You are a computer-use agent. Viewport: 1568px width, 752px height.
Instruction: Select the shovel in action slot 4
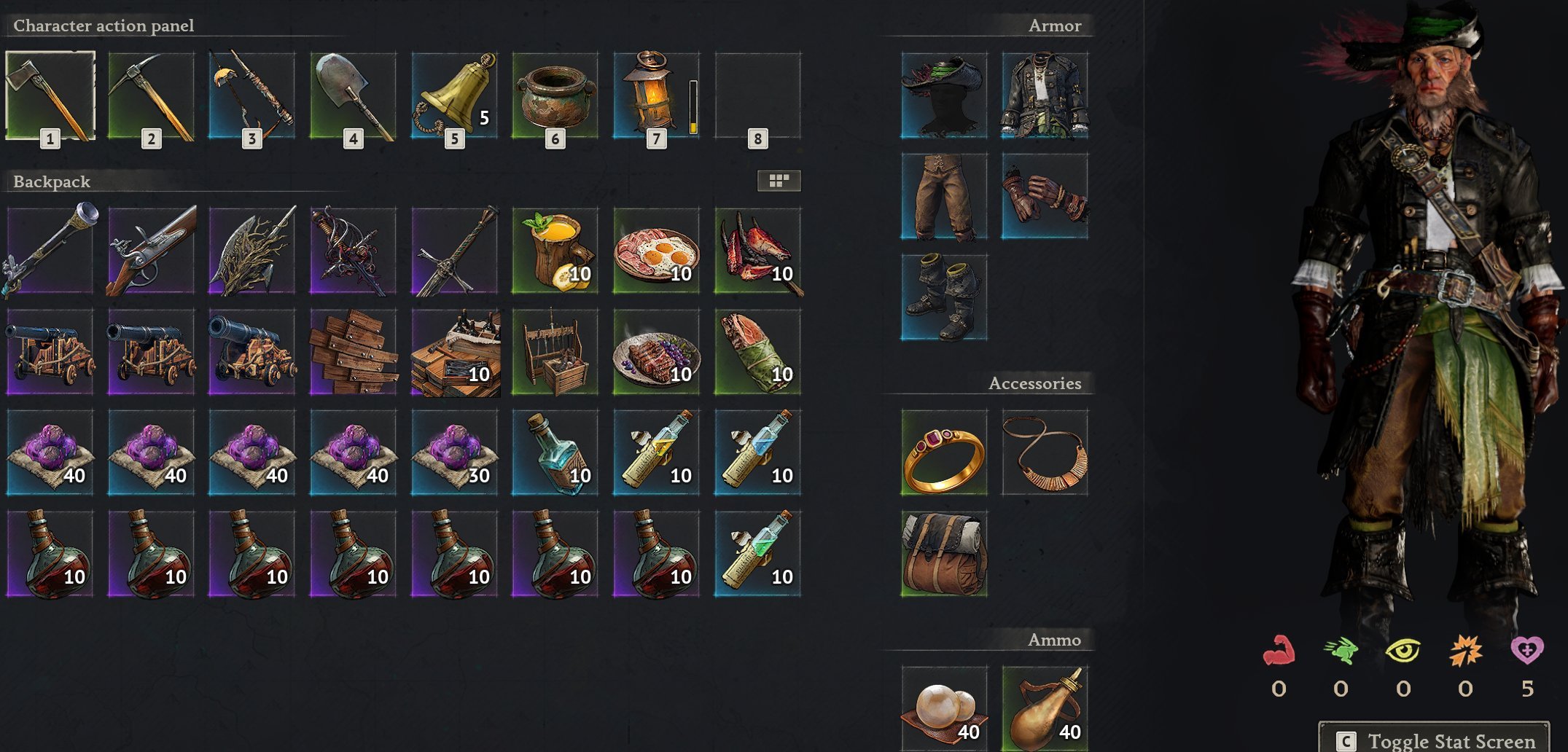click(353, 95)
